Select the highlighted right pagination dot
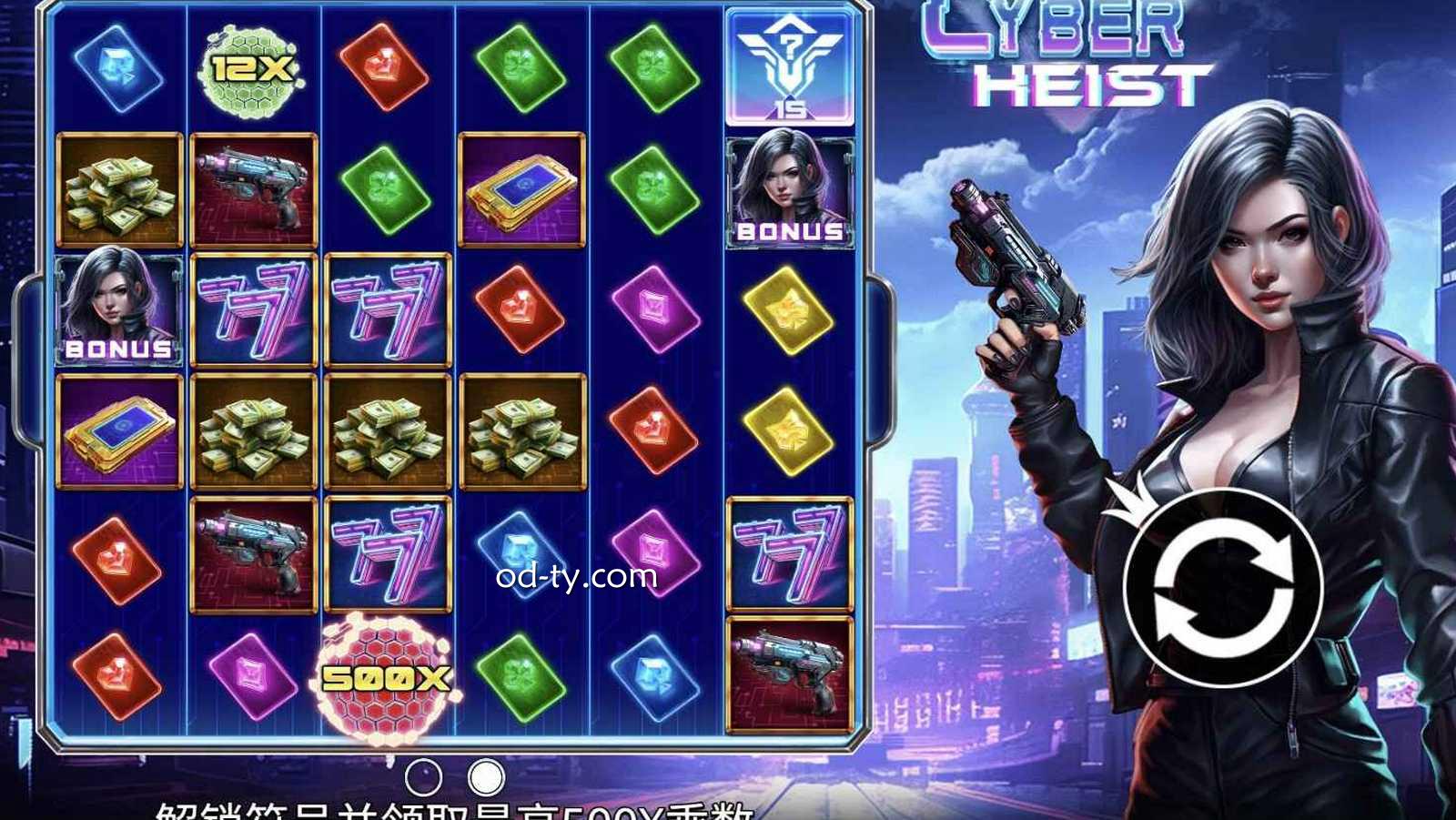Viewport: 1456px width, 820px height. tap(487, 777)
